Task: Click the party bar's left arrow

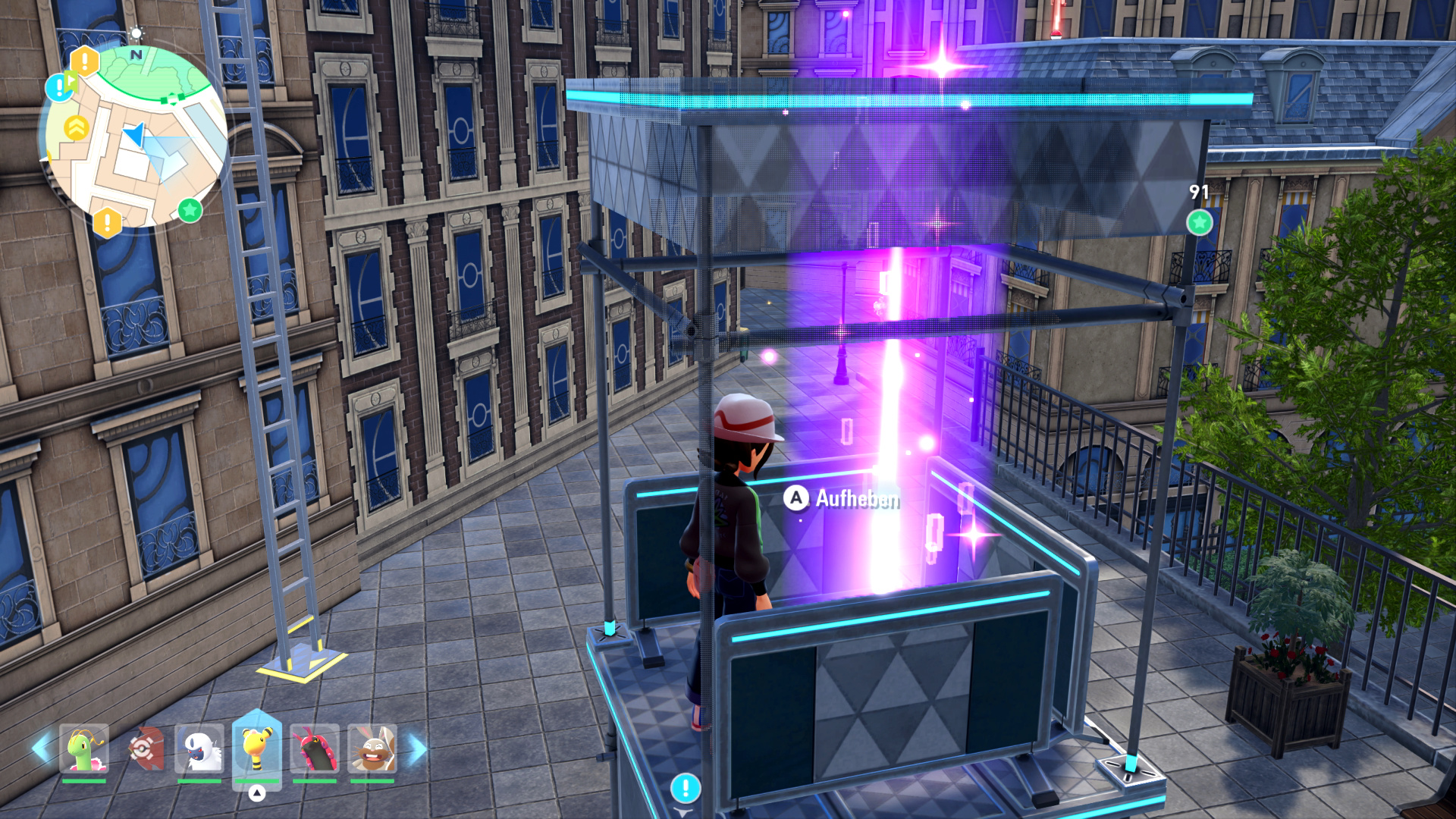Action: click(x=41, y=748)
